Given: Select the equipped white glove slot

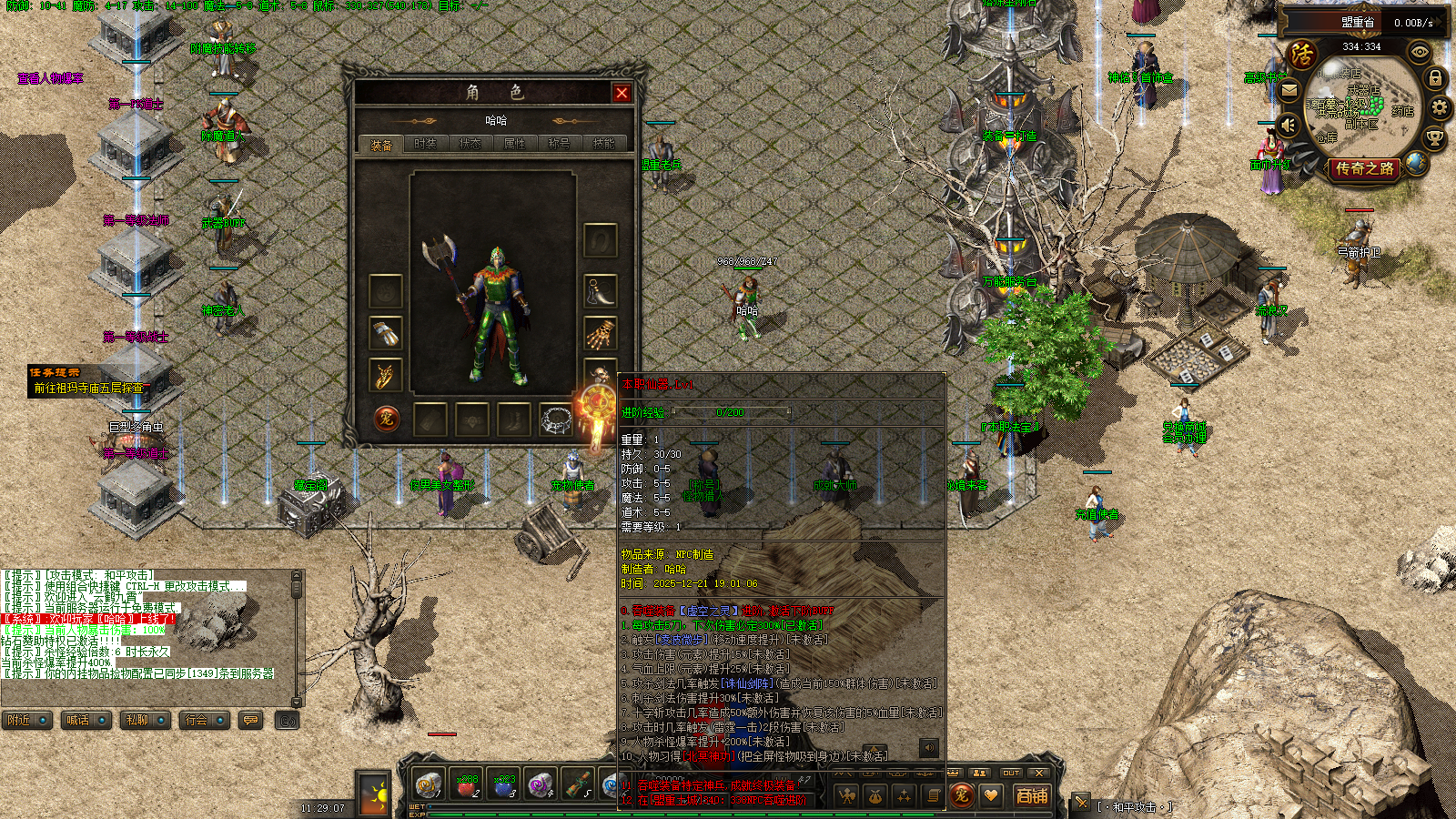Looking at the screenshot, I should 385,333.
